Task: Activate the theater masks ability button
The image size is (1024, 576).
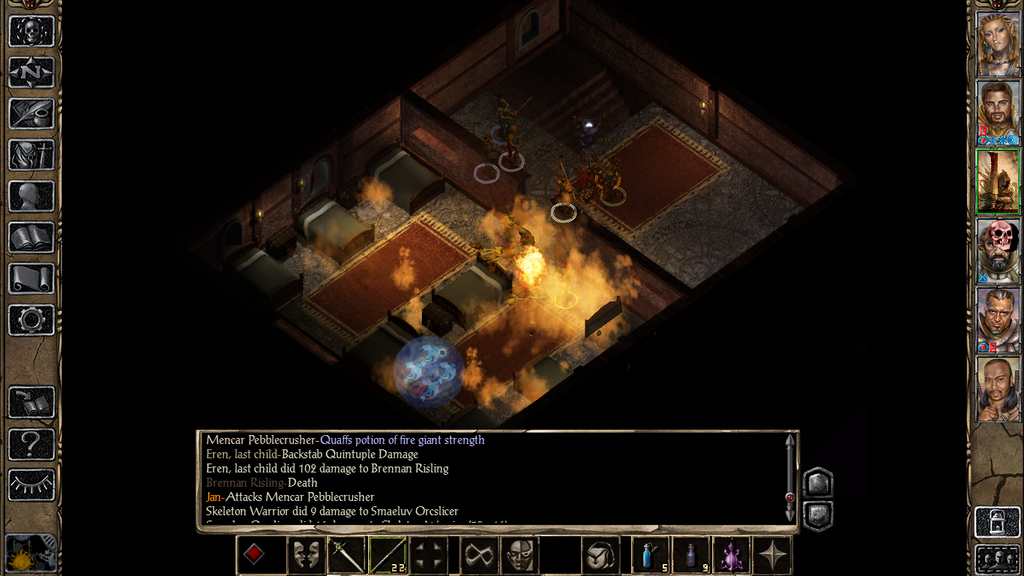Action: 306,555
